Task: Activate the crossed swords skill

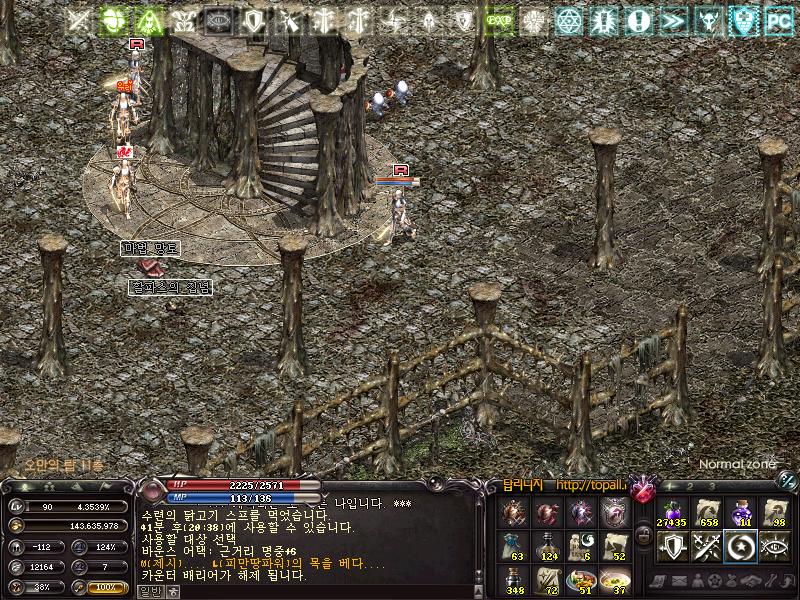Action: (x=706, y=546)
